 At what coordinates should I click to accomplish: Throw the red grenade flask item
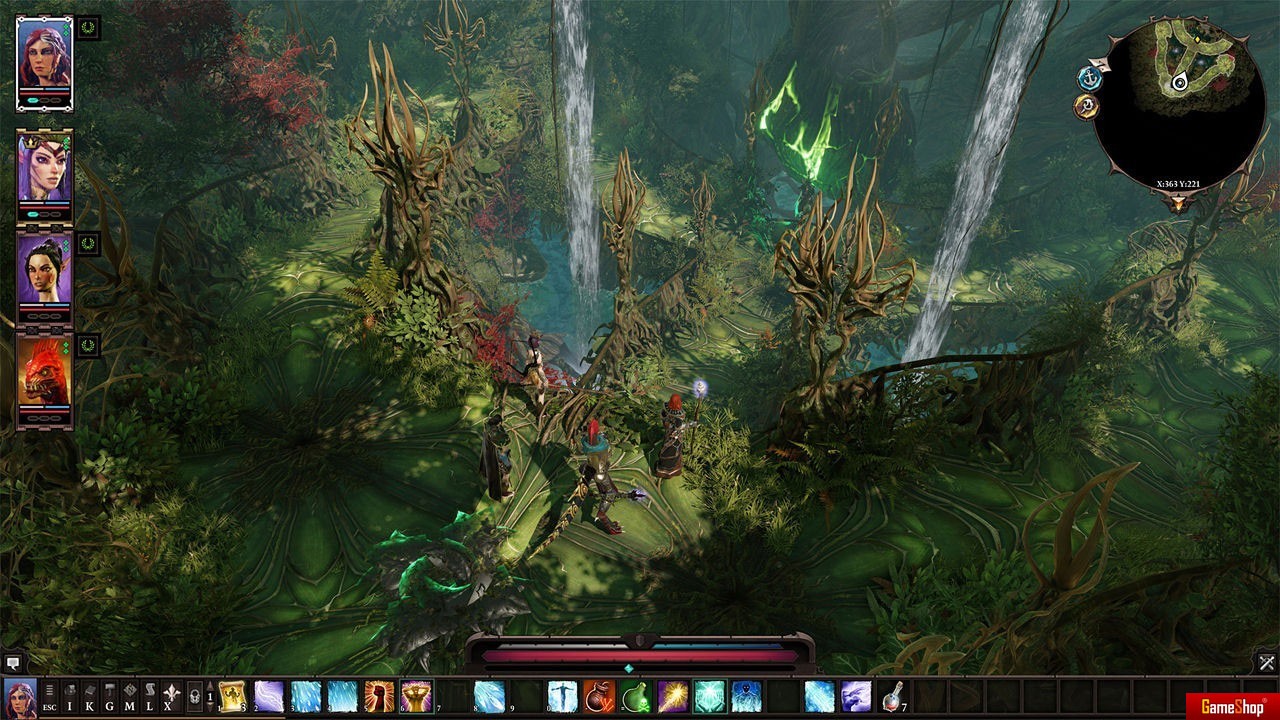coord(599,696)
